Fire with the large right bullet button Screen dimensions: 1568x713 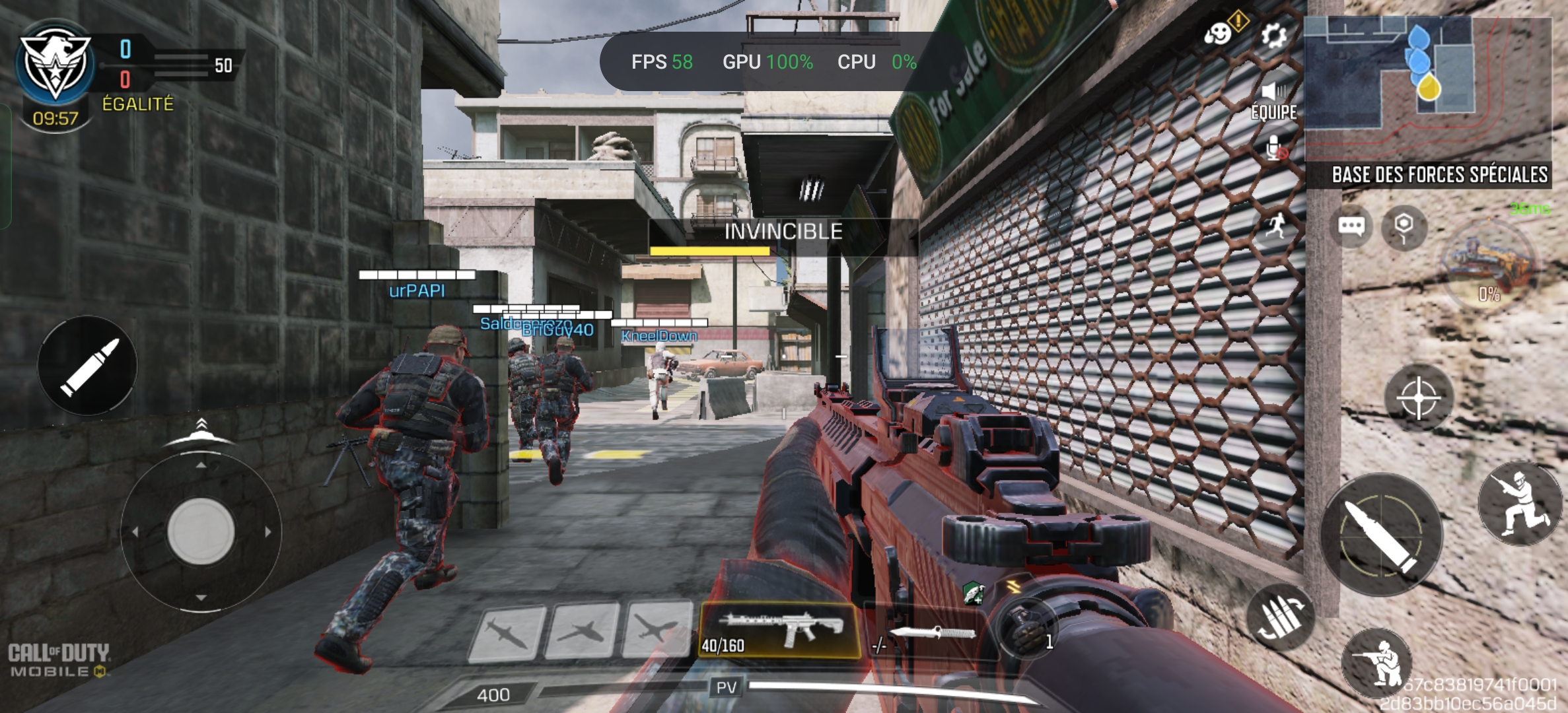click(x=1381, y=533)
